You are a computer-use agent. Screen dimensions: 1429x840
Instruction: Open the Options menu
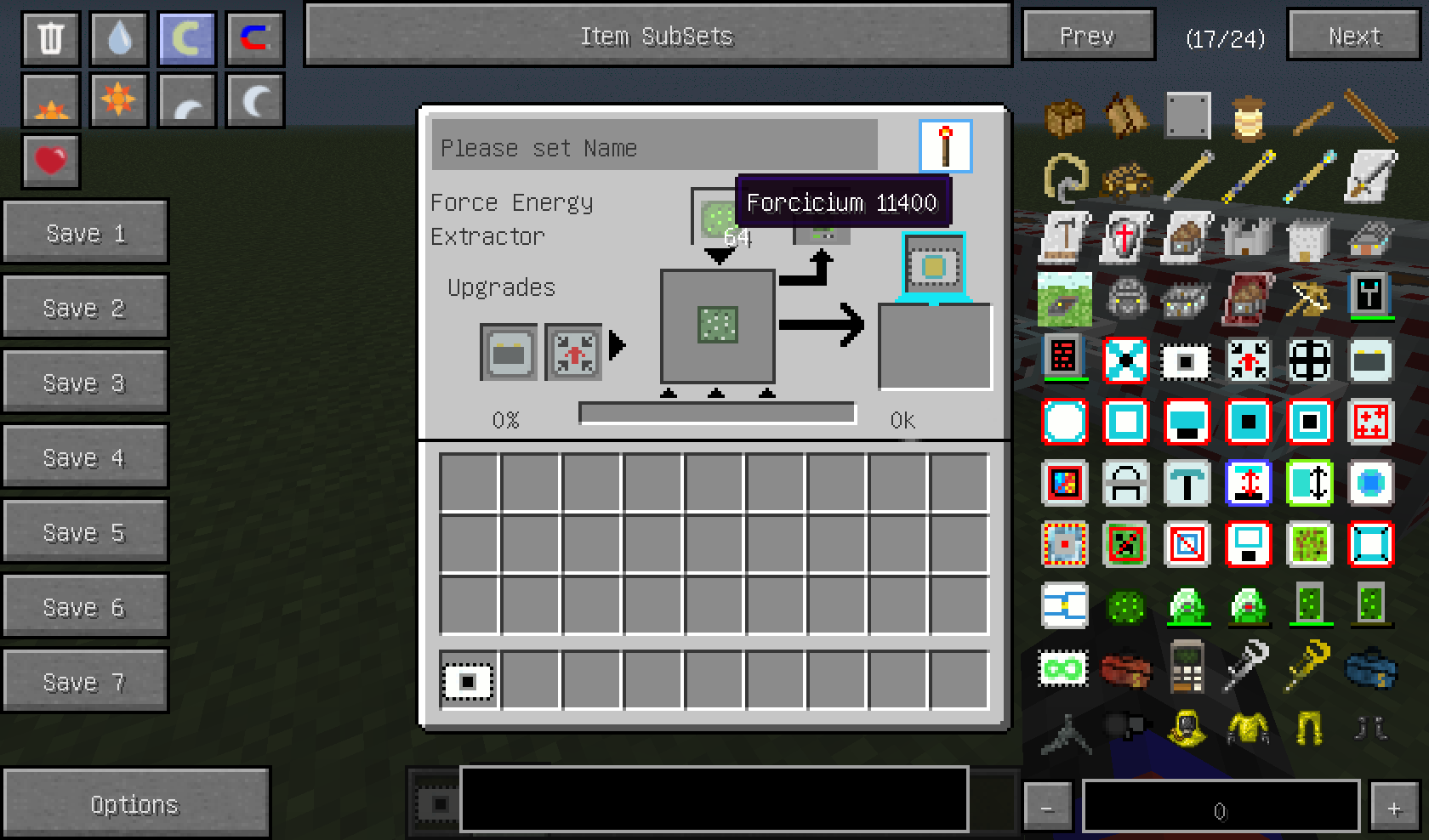[x=136, y=803]
